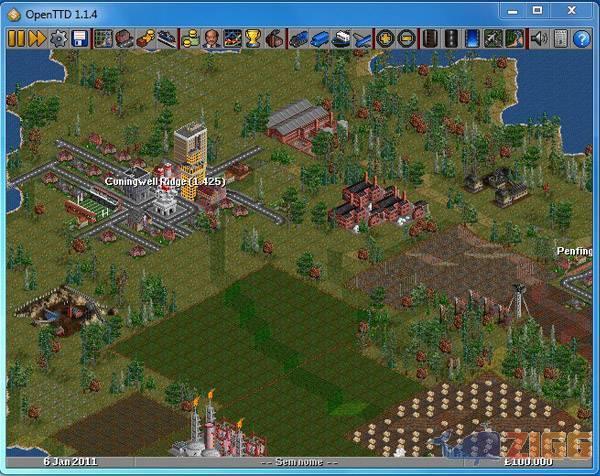Show the world map
This screenshot has width=600, height=476.
coord(102,39)
